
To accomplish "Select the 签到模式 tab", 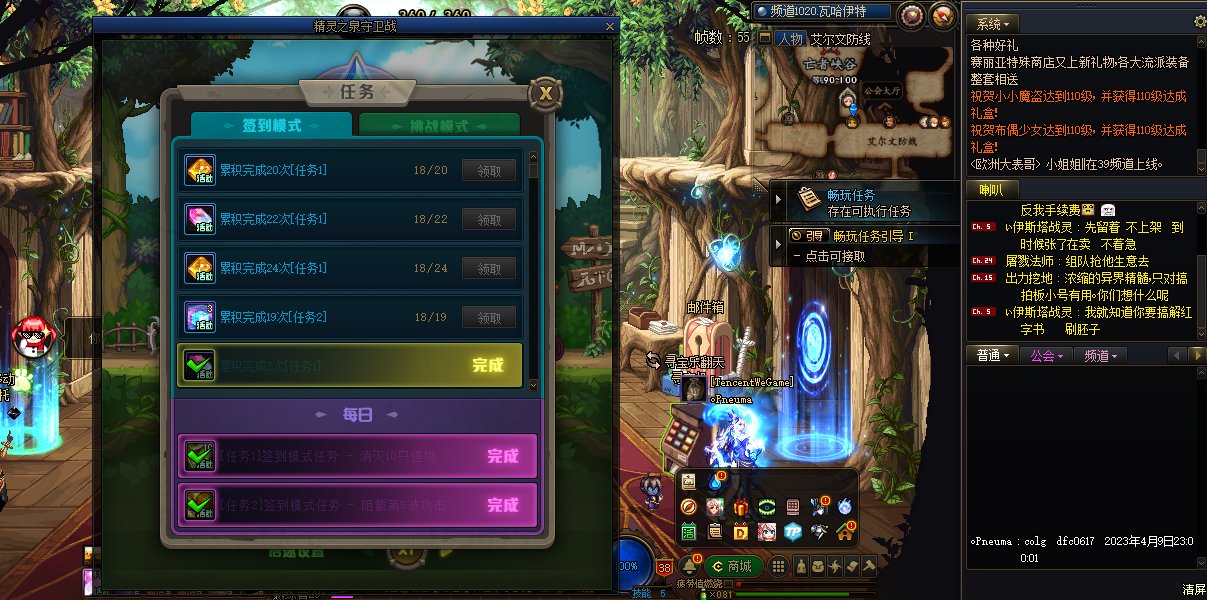I will (x=271, y=127).
